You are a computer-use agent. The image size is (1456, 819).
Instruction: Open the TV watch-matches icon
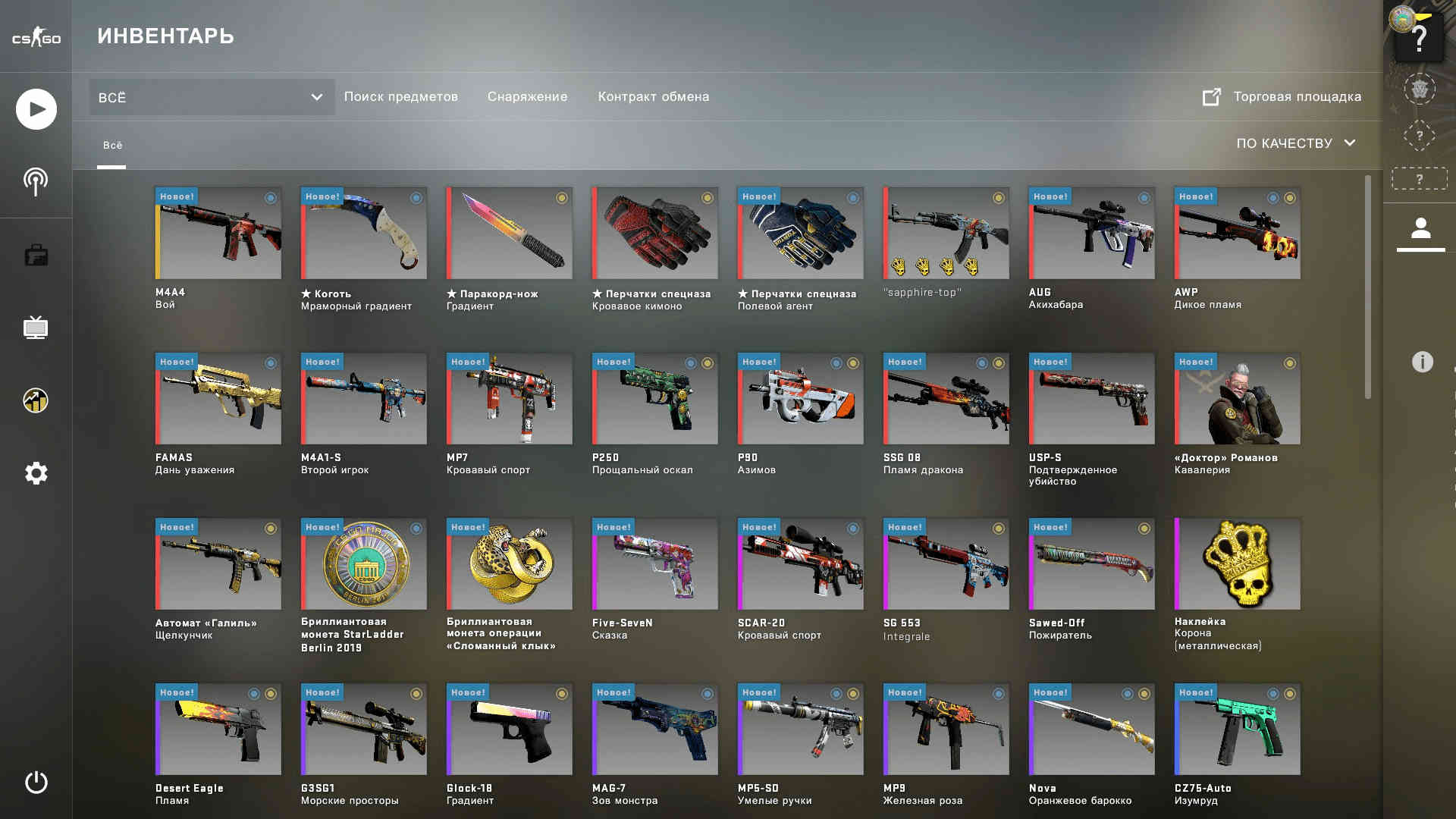(x=35, y=328)
